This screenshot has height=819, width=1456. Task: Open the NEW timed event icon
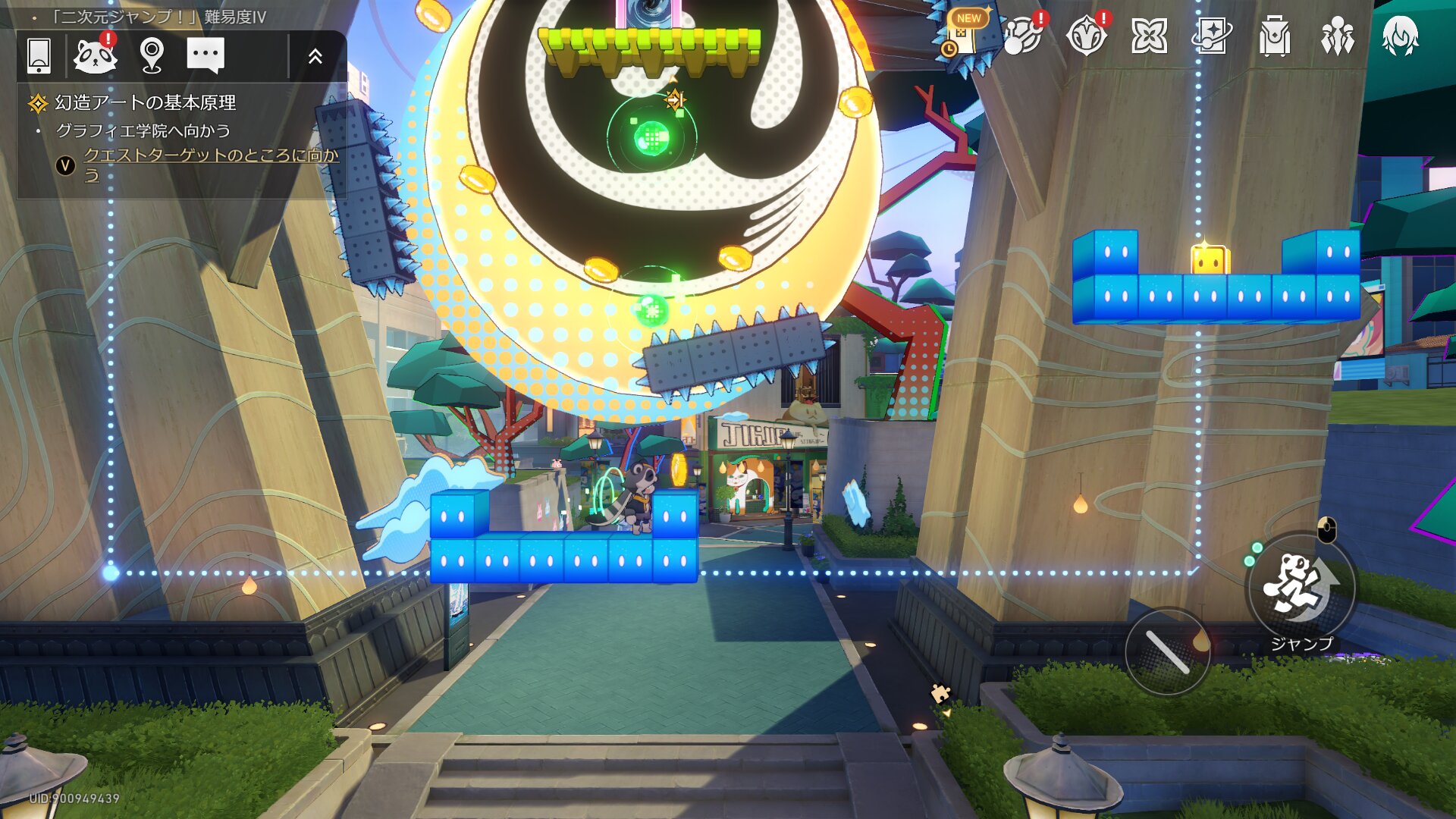click(962, 34)
